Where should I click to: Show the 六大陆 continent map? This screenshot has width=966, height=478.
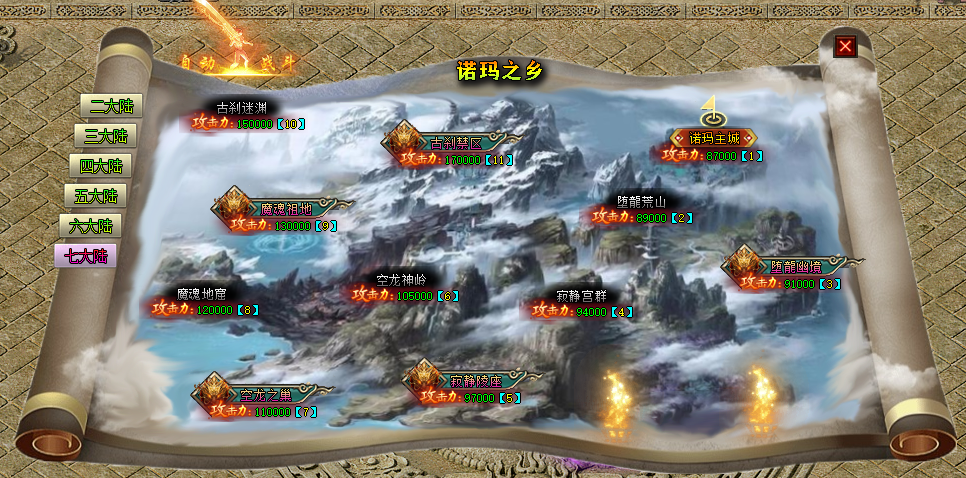pos(90,226)
